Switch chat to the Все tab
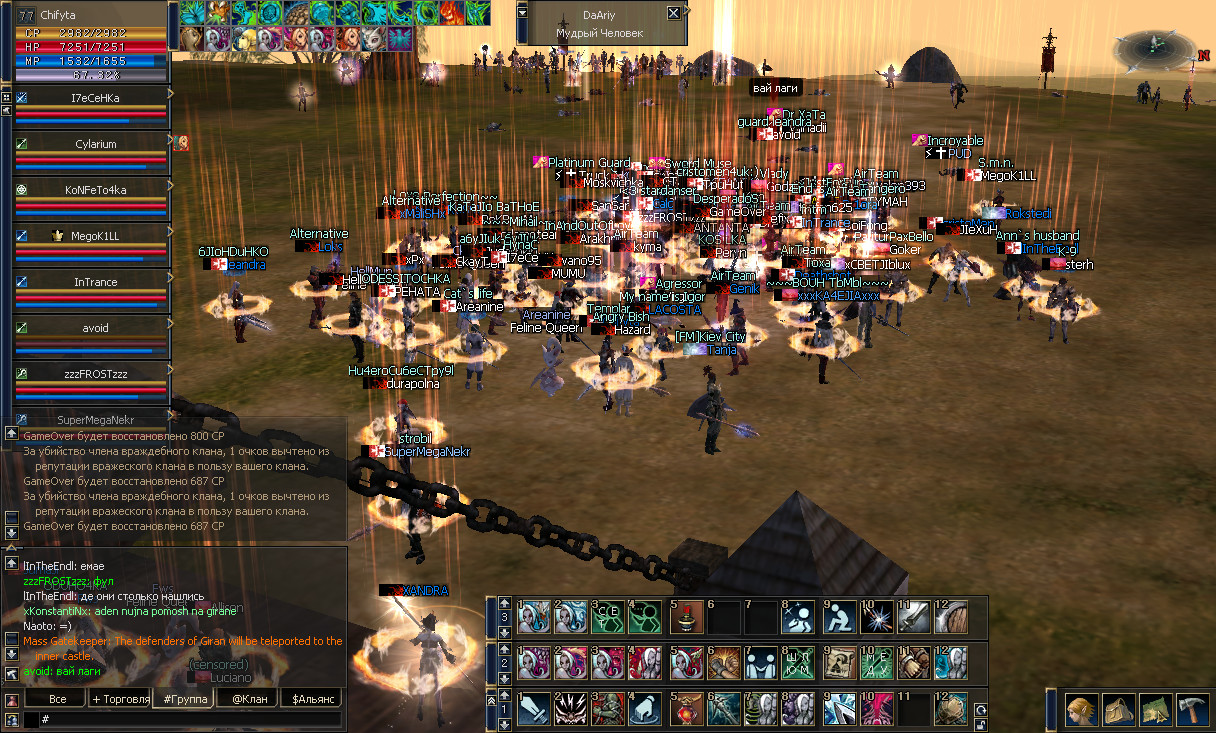The image size is (1216, 733). click(57, 698)
